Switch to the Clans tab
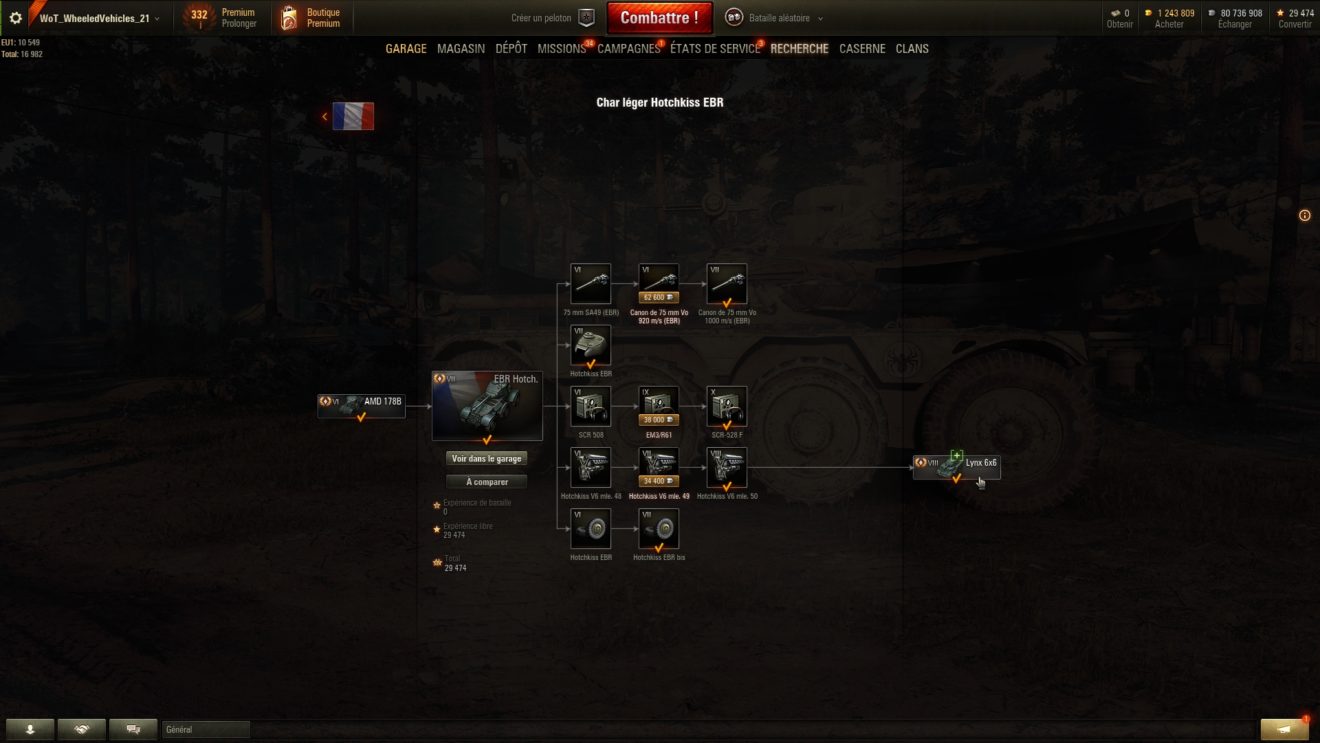The height and width of the screenshot is (743, 1320). (912, 49)
